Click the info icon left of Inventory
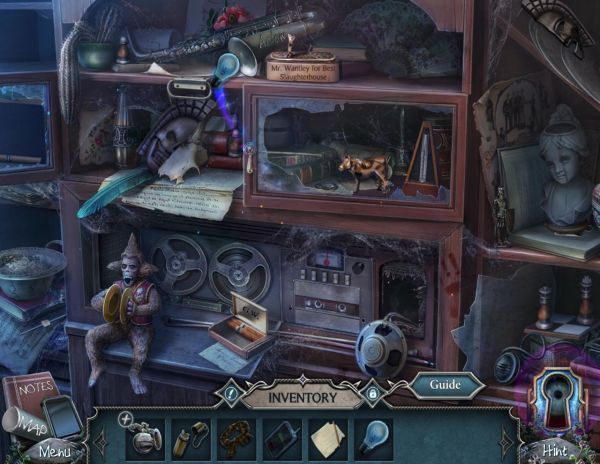600x464 pixels. (229, 396)
